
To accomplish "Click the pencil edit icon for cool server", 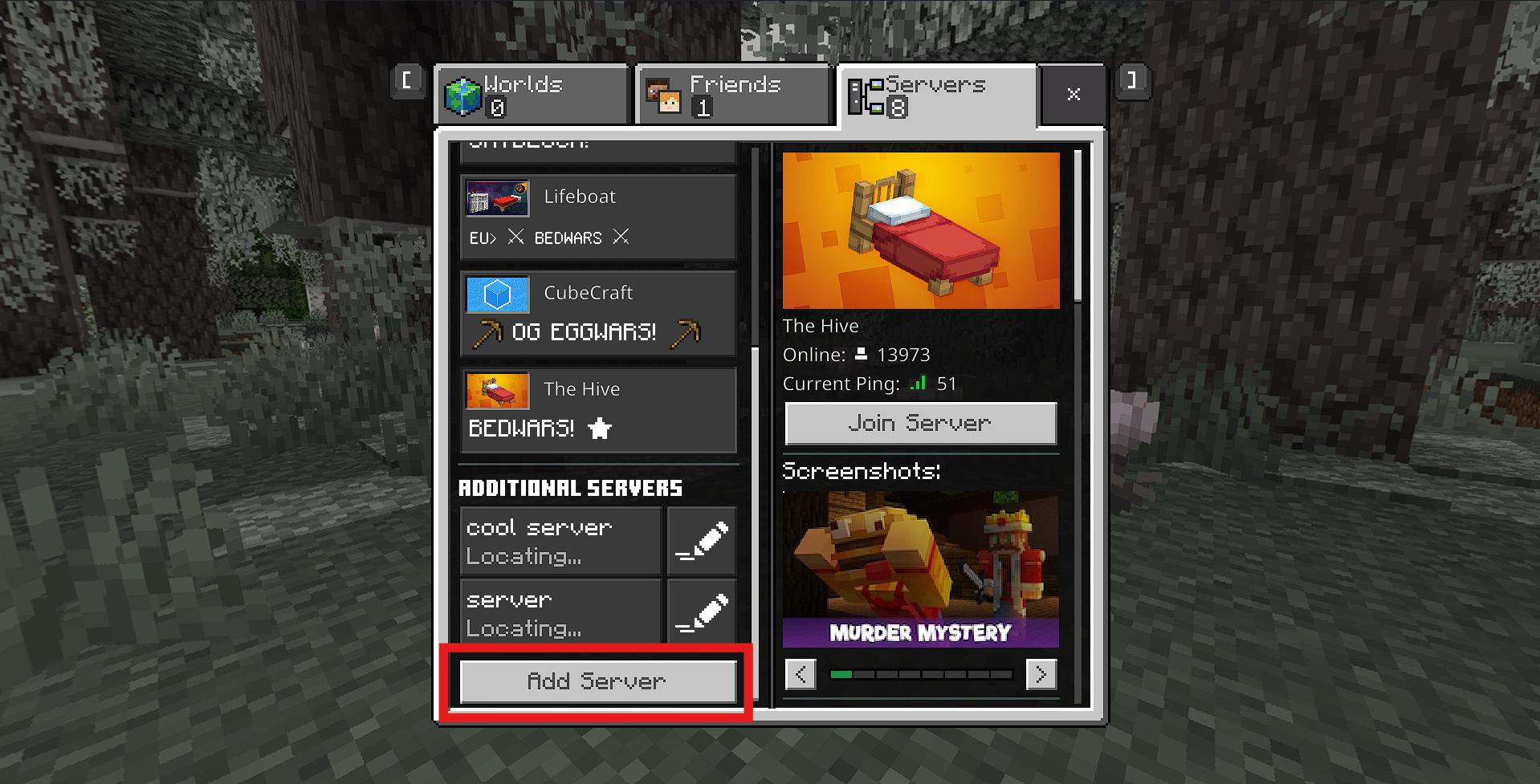I will click(x=701, y=540).
